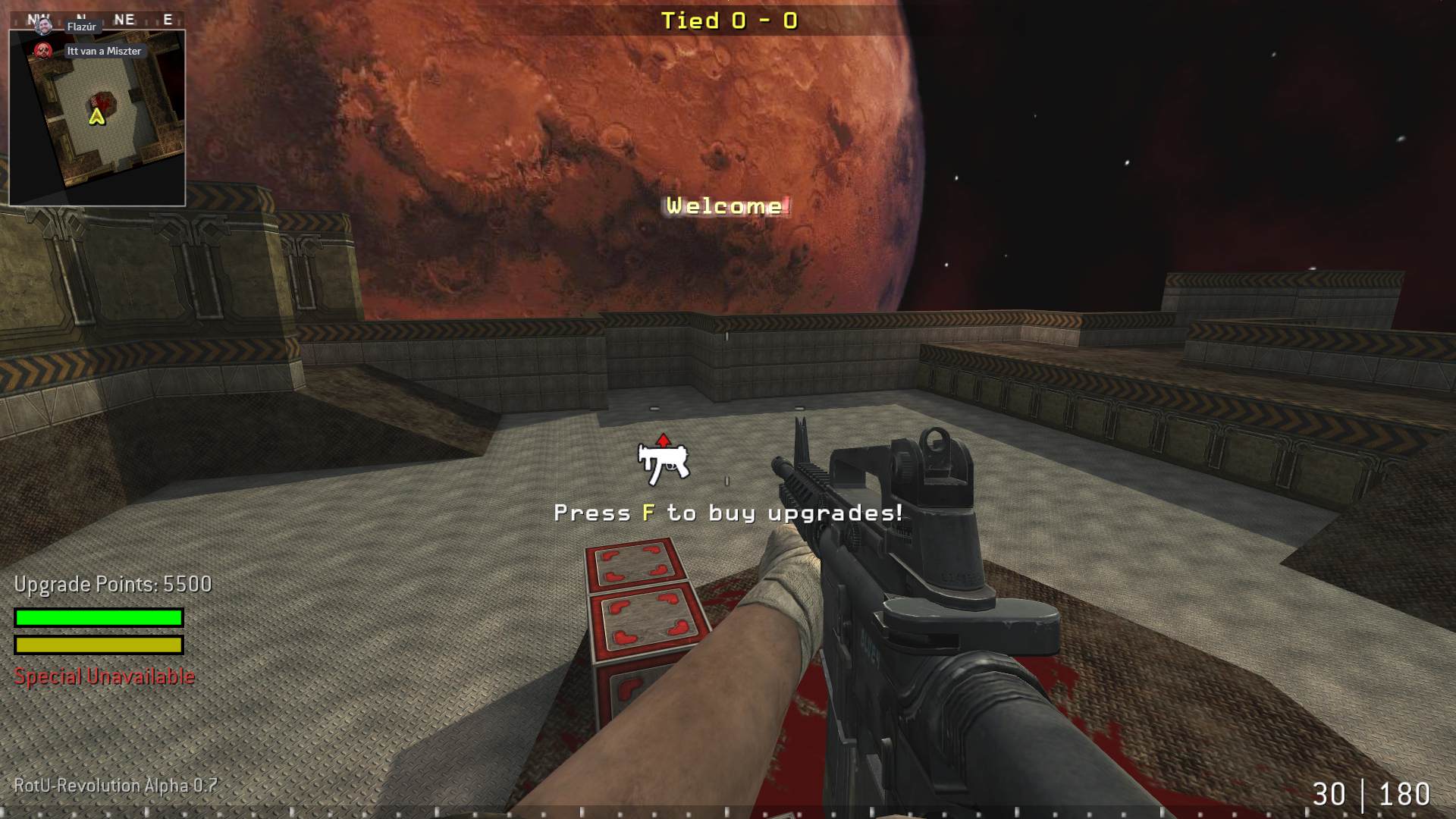Click the red skull avatar of Itt van a Miszter
Screen dimensions: 1456x819
(x=42, y=52)
